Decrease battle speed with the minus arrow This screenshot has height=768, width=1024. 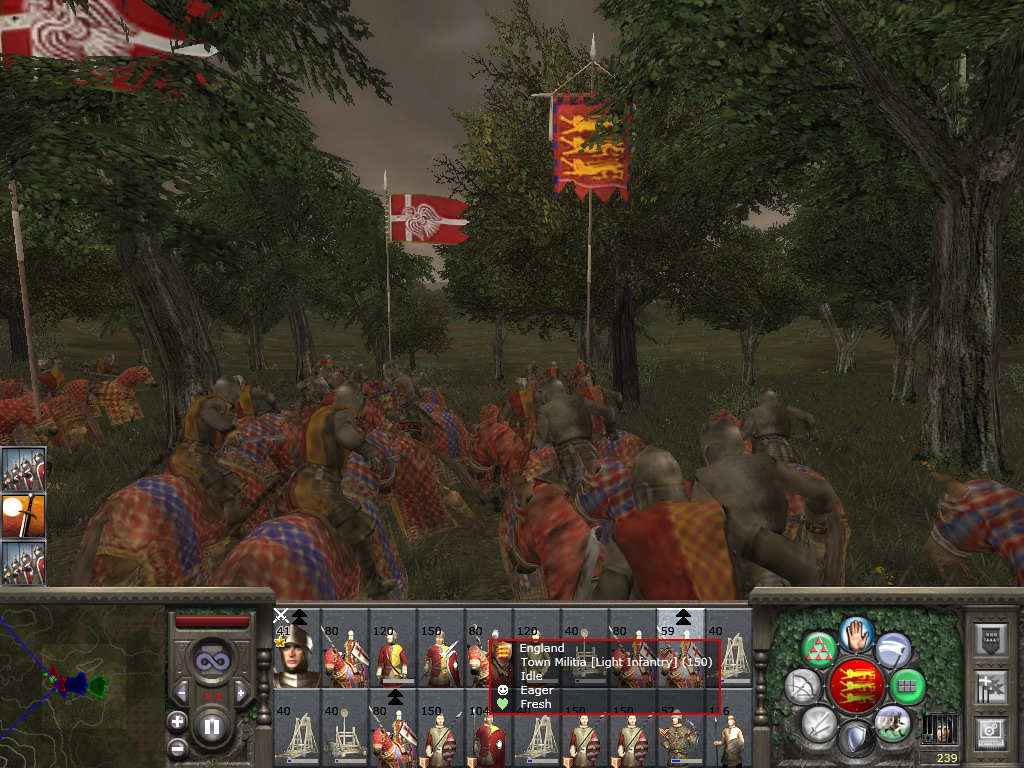(181, 692)
